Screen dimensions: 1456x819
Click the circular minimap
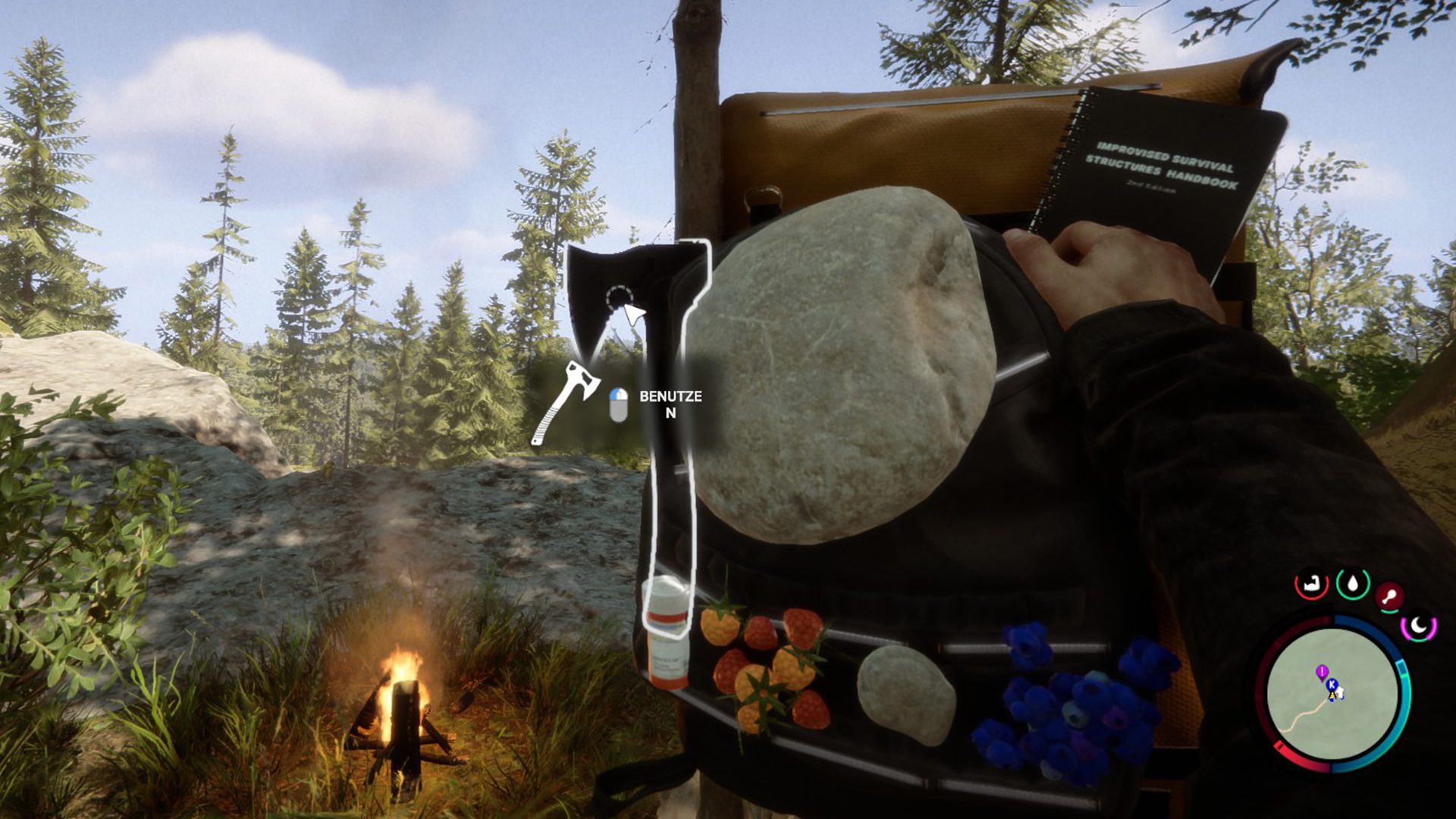pos(1332,694)
